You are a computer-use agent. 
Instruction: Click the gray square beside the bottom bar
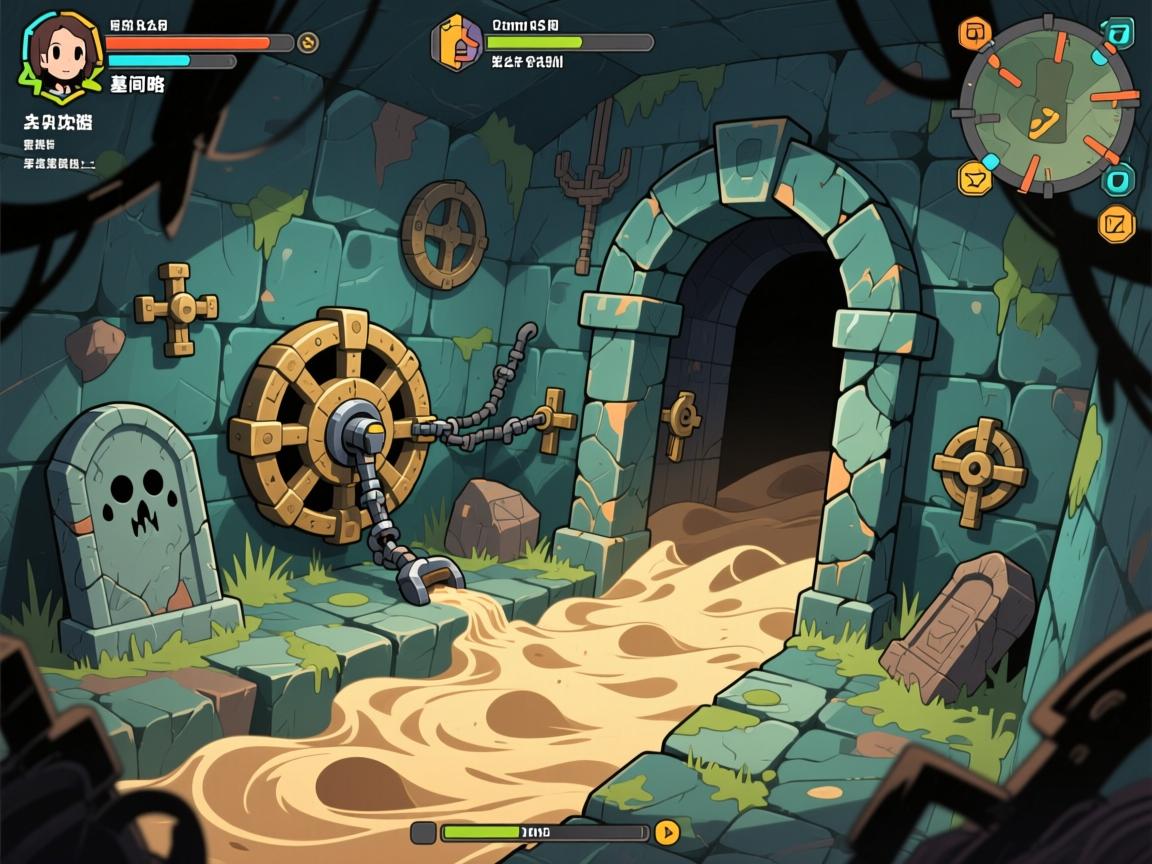point(423,832)
